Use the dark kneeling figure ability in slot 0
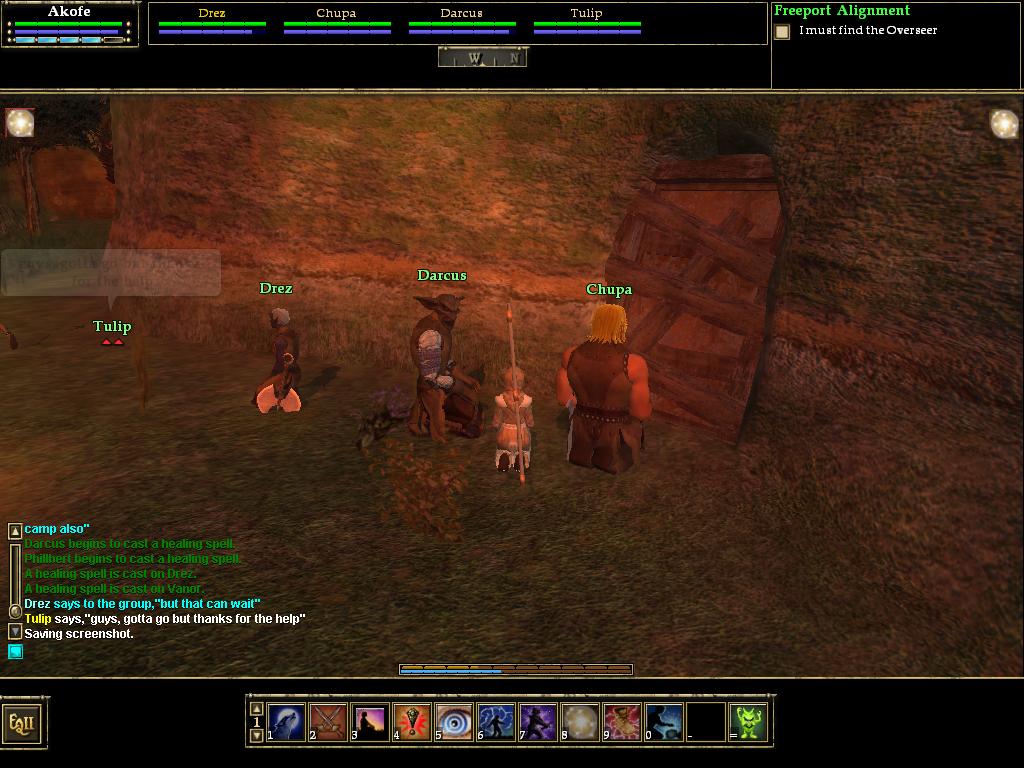This screenshot has height=768, width=1024. tap(664, 721)
